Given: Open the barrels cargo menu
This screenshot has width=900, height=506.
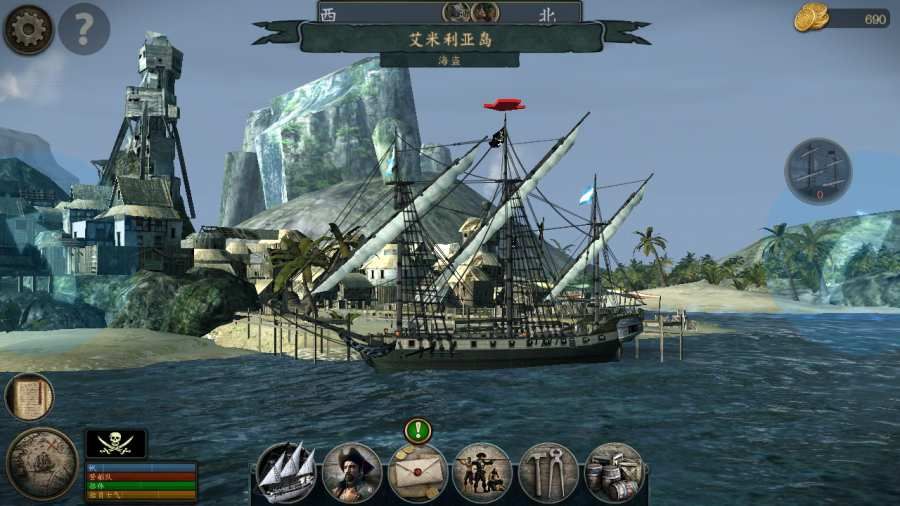Looking at the screenshot, I should (x=614, y=472).
